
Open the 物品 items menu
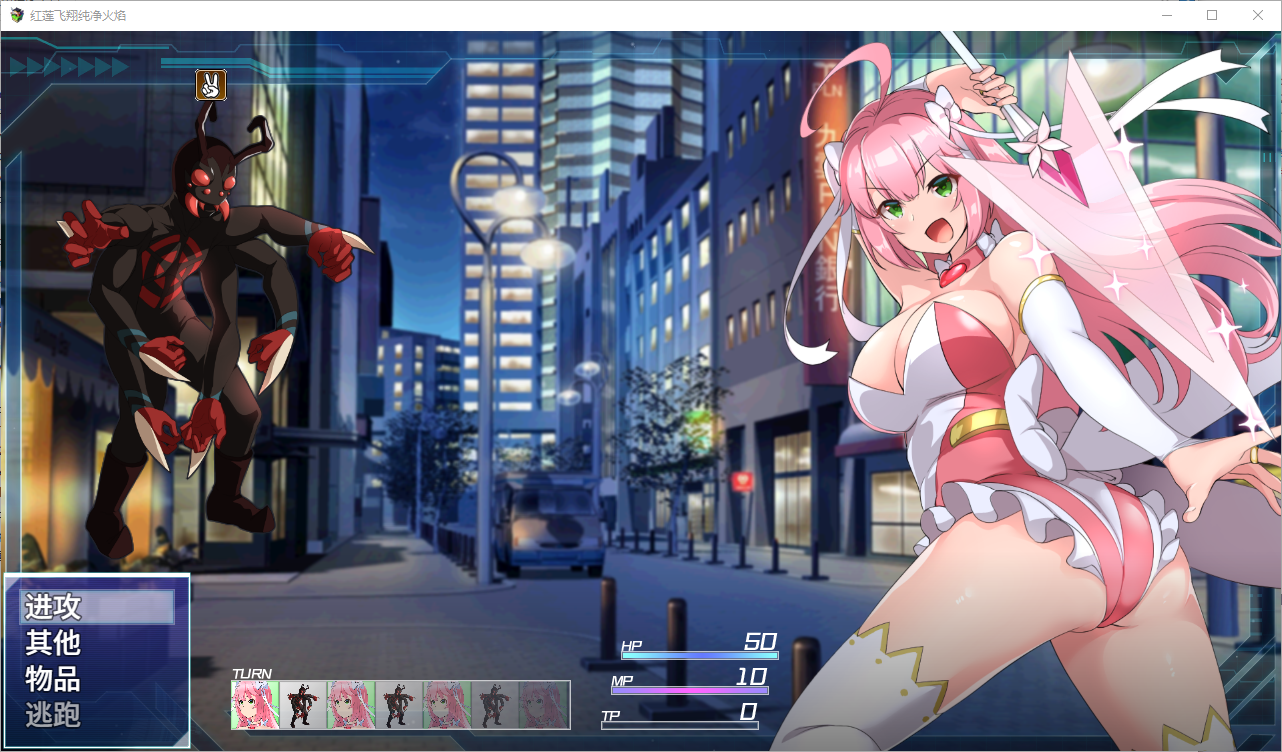[x=54, y=680]
